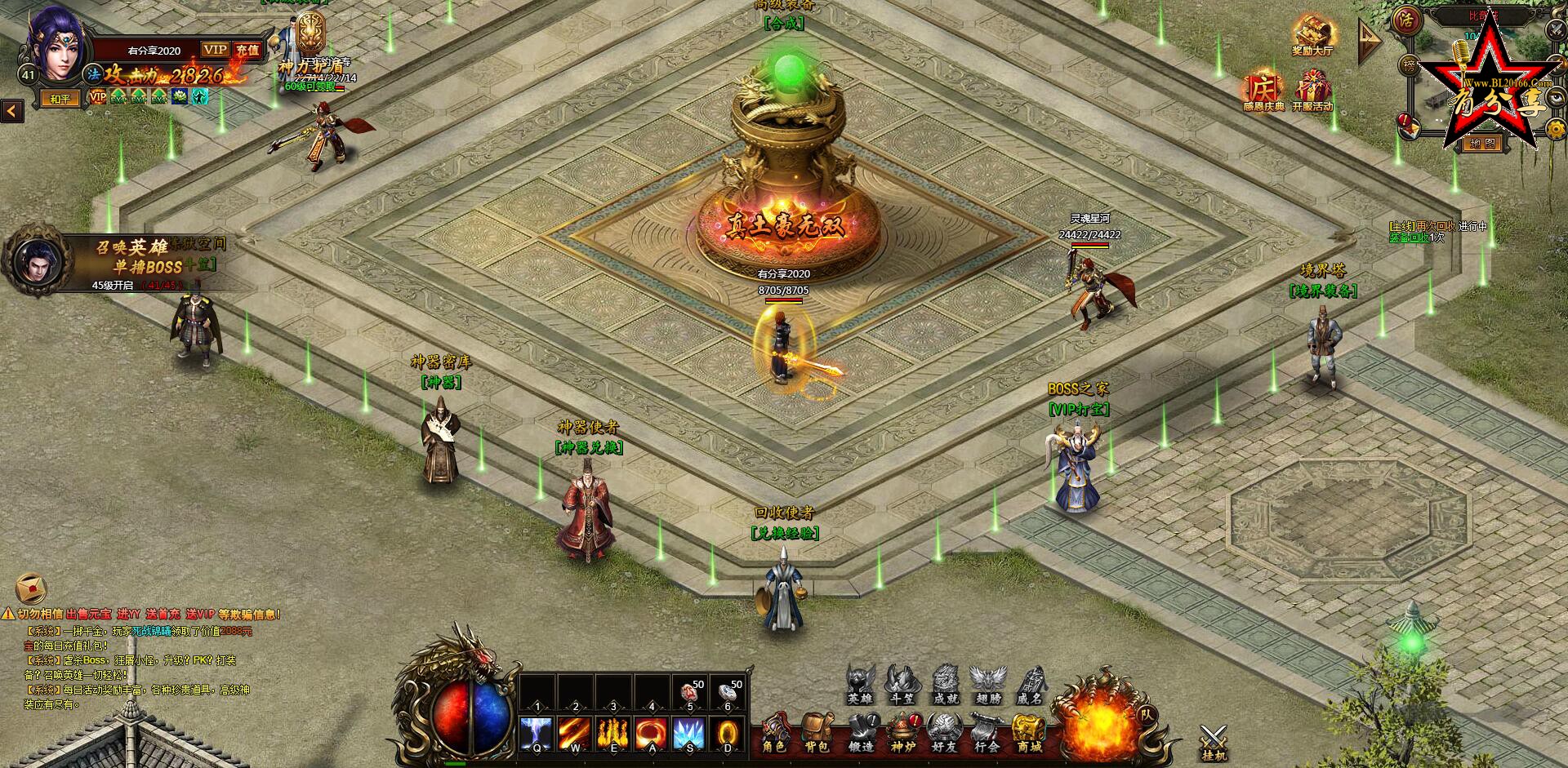
Task: Open the gear settings icon by minimap
Action: click(1556, 127)
